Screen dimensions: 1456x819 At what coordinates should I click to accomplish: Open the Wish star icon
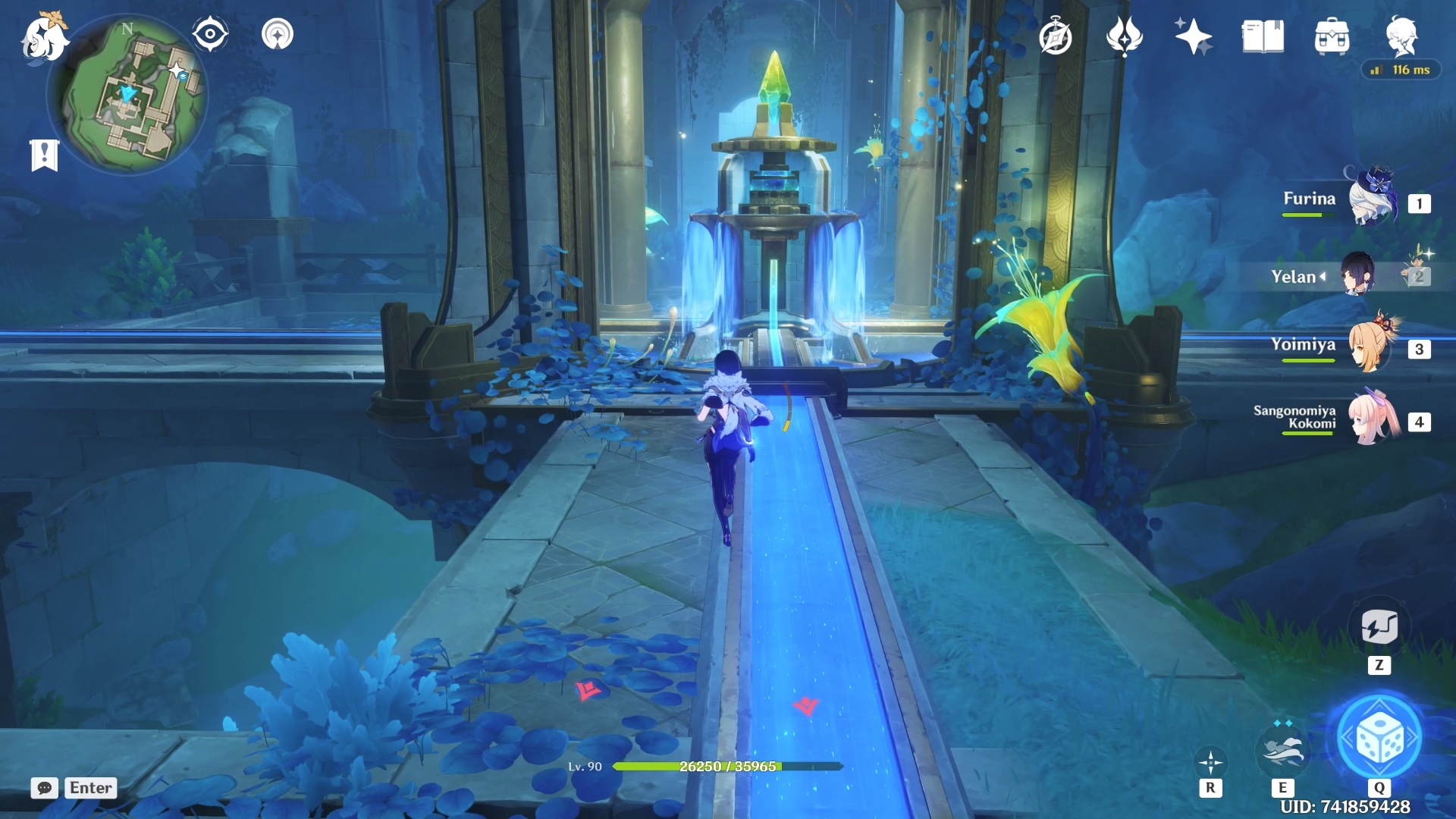tap(1192, 37)
